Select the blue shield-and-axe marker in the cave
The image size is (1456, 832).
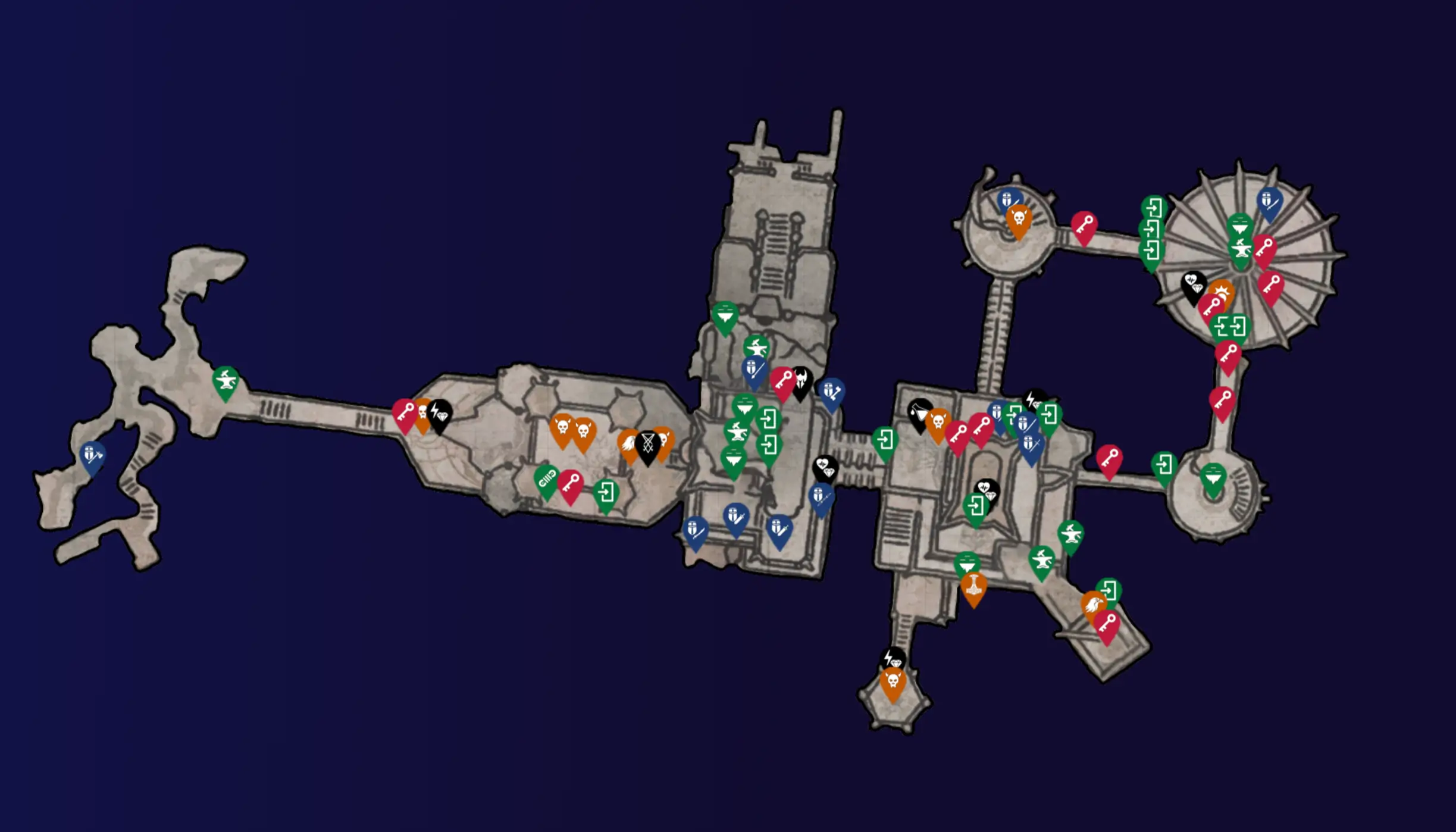click(x=93, y=456)
